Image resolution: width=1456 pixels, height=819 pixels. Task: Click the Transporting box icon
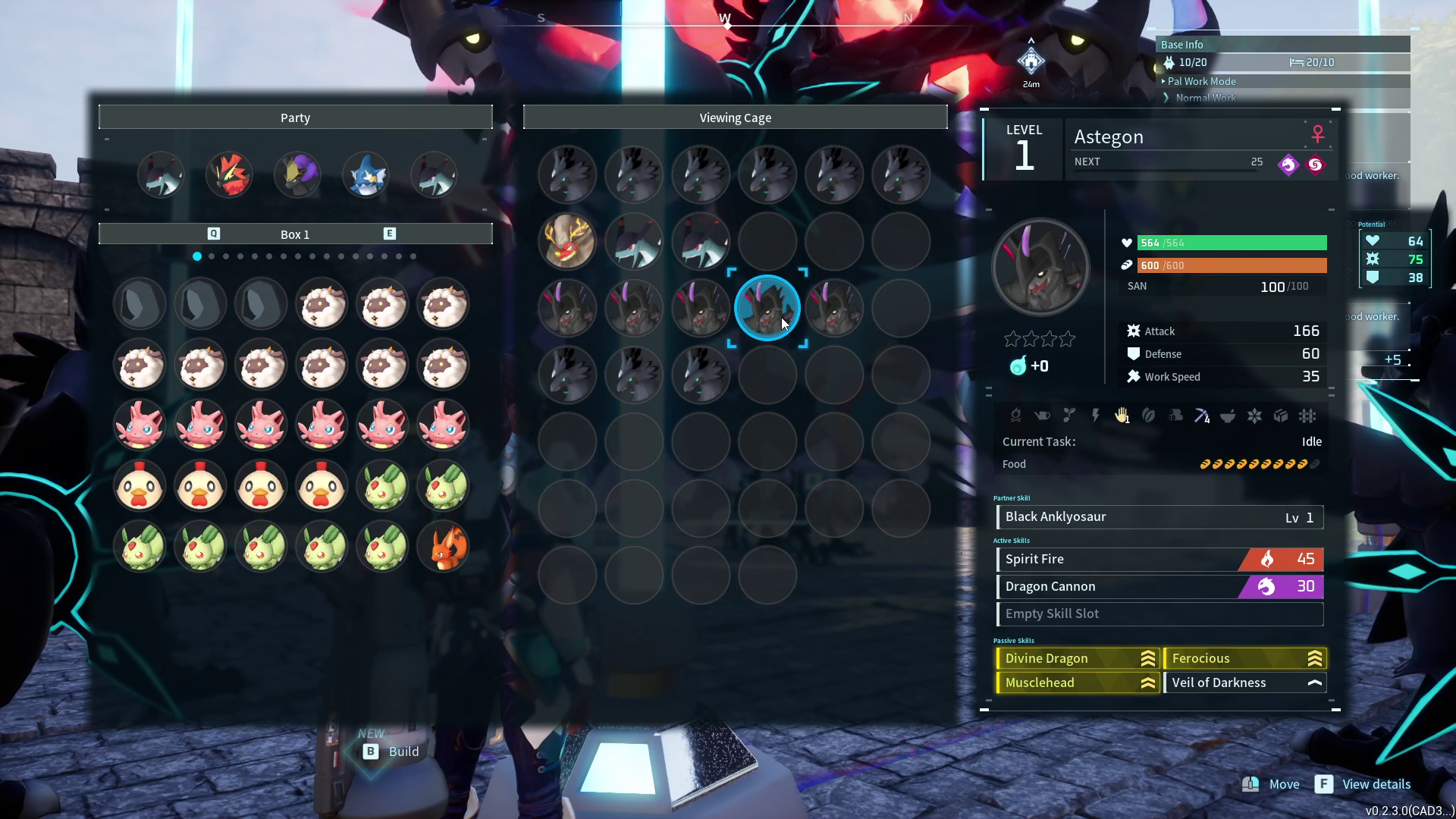[1281, 416]
